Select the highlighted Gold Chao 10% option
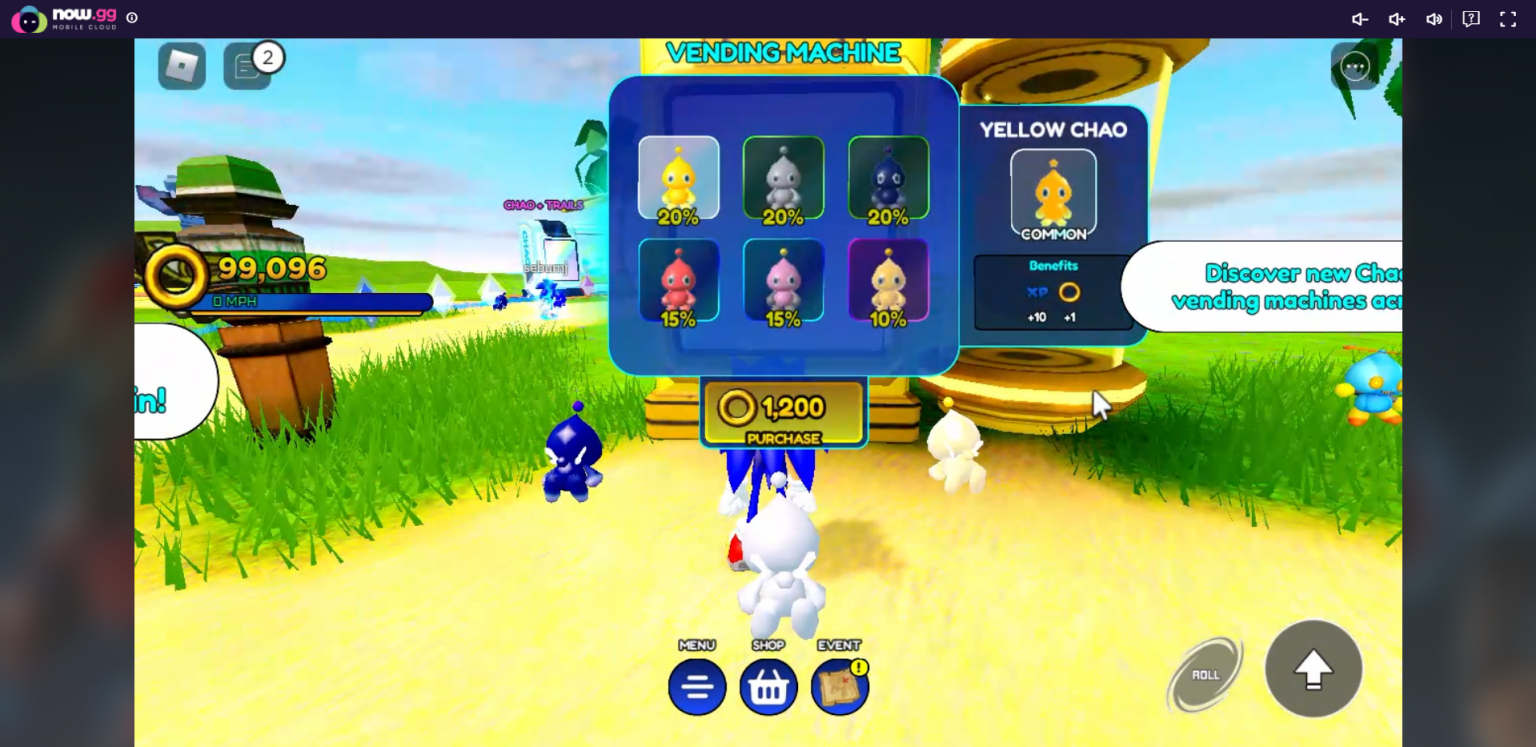Screen dimensions: 1536x747 [x=887, y=280]
